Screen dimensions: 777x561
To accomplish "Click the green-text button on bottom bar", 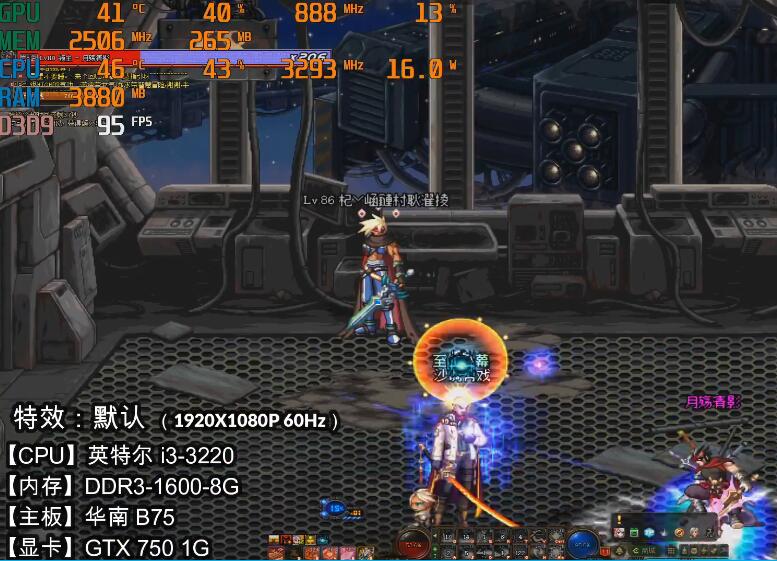I will 645,551.
